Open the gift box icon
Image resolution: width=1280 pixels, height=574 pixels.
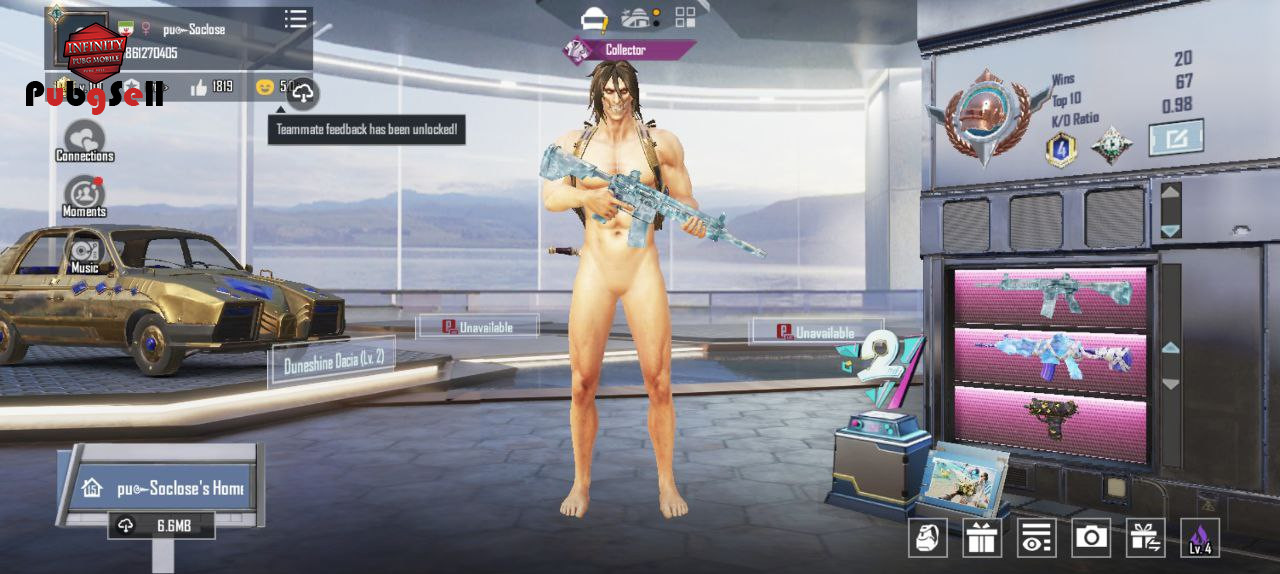[982, 538]
